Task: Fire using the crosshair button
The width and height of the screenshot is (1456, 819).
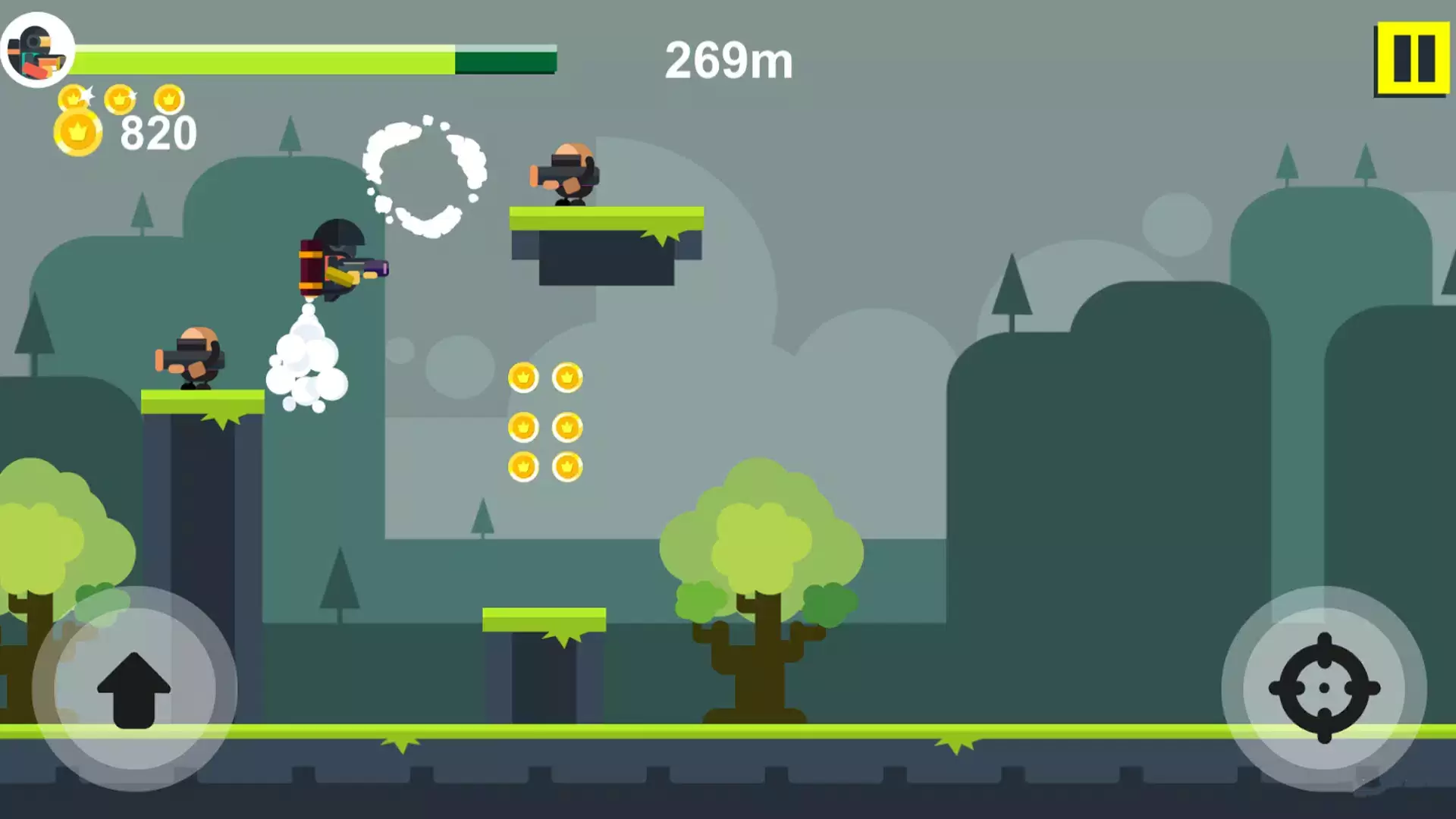Action: [1324, 688]
